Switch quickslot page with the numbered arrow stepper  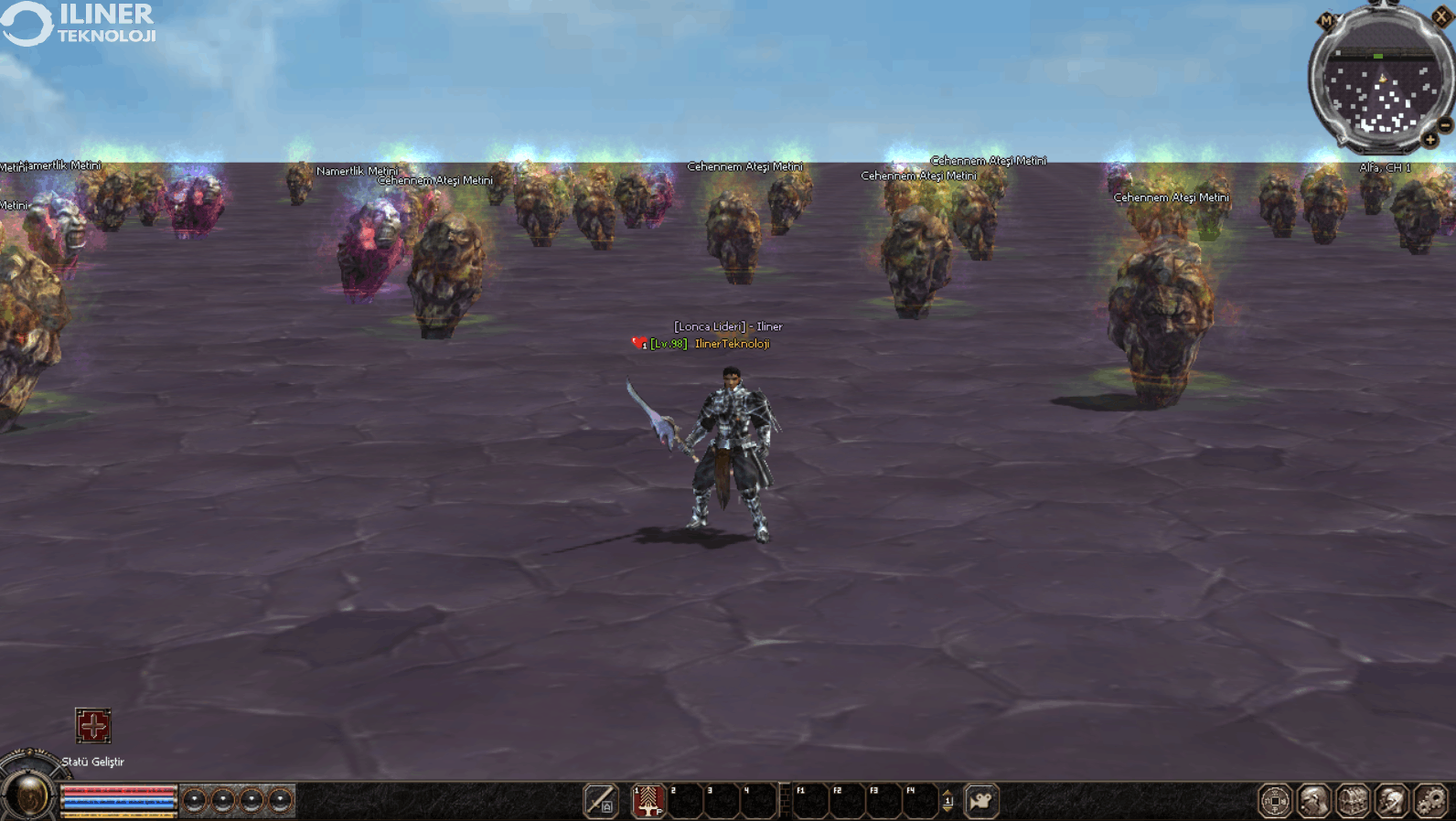[947, 801]
